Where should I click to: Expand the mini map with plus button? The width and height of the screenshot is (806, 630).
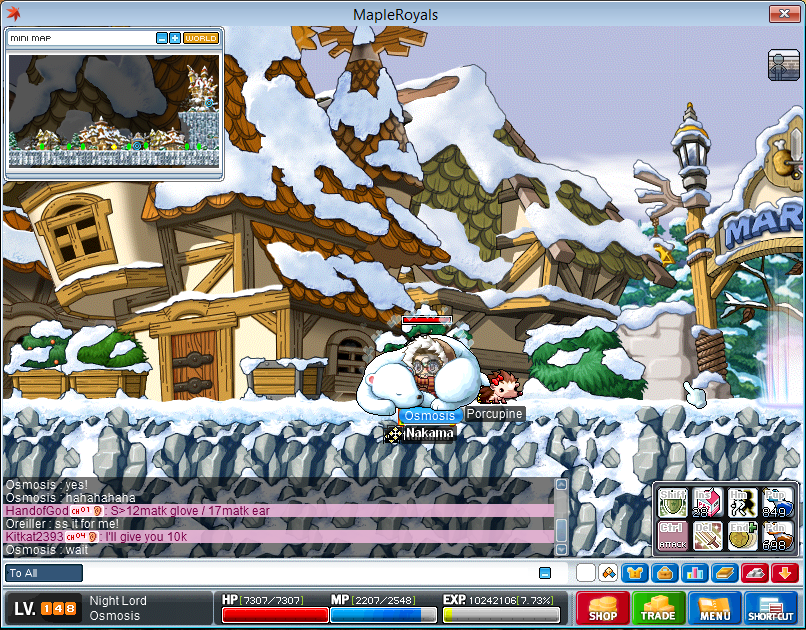pyautogui.click(x=175, y=38)
